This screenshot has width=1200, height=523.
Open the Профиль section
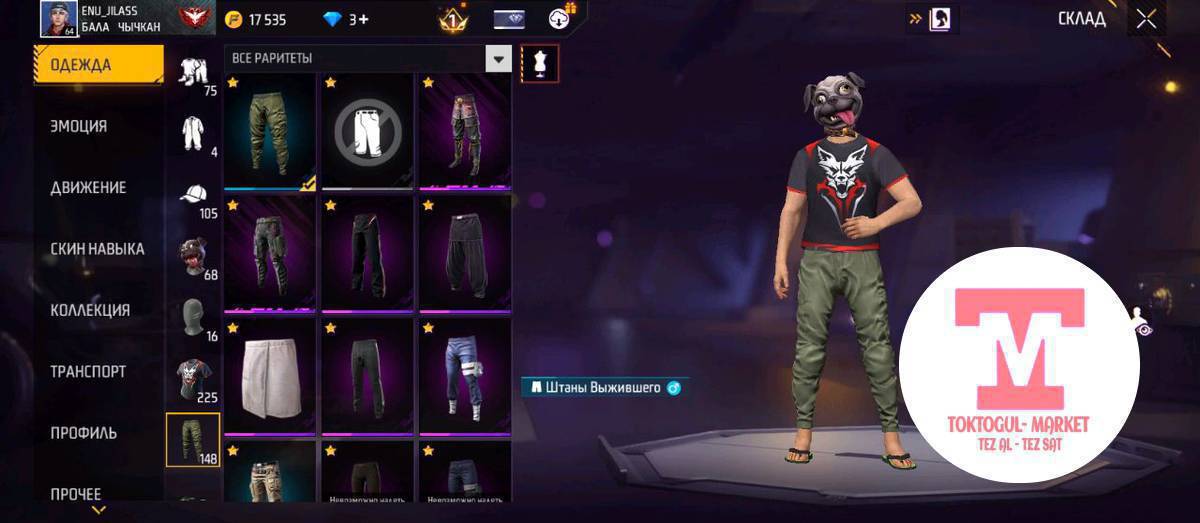coord(84,433)
